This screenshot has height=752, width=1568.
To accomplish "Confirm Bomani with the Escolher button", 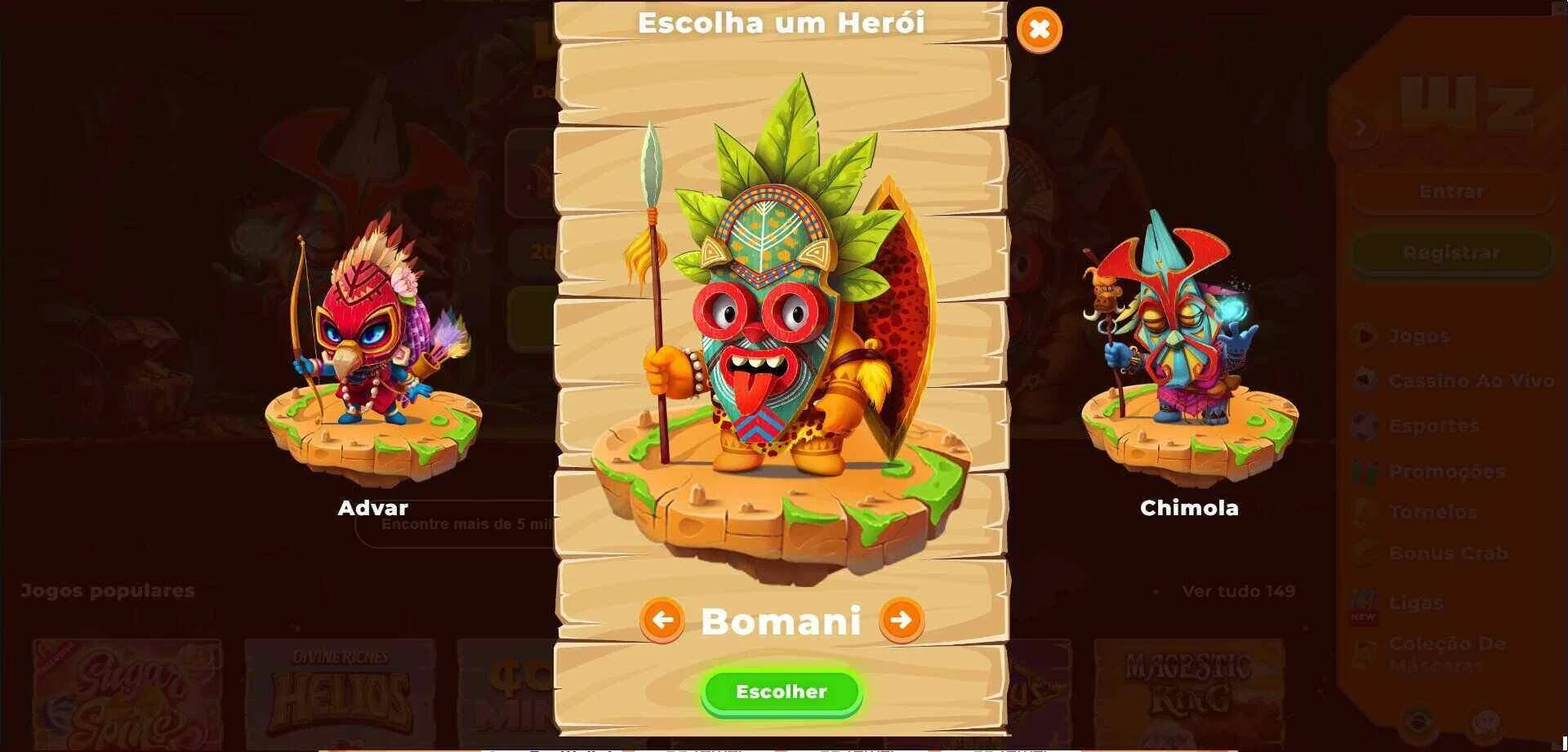I will point(781,692).
